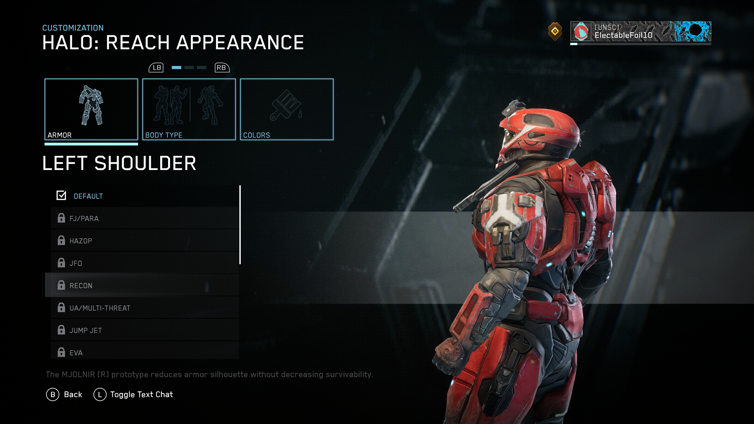Go Back to the previous menu
This screenshot has height=424, width=754.
[65, 395]
